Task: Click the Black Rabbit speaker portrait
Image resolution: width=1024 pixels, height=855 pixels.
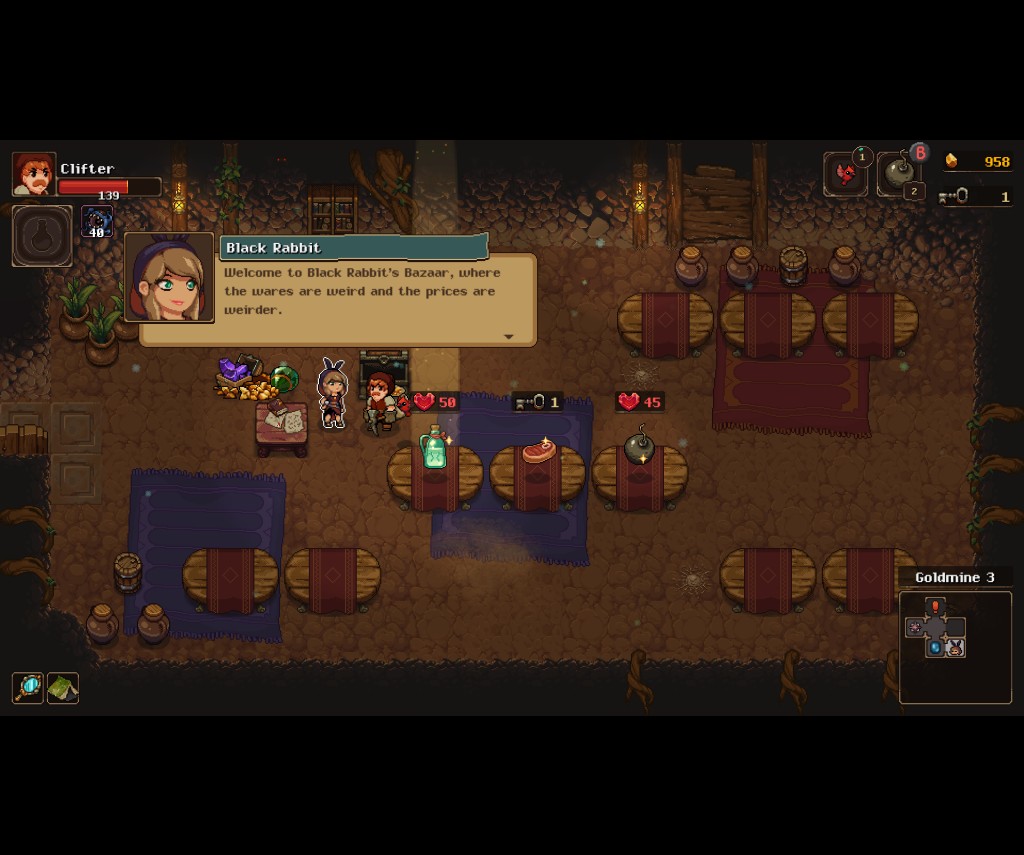Action: pyautogui.click(x=169, y=278)
